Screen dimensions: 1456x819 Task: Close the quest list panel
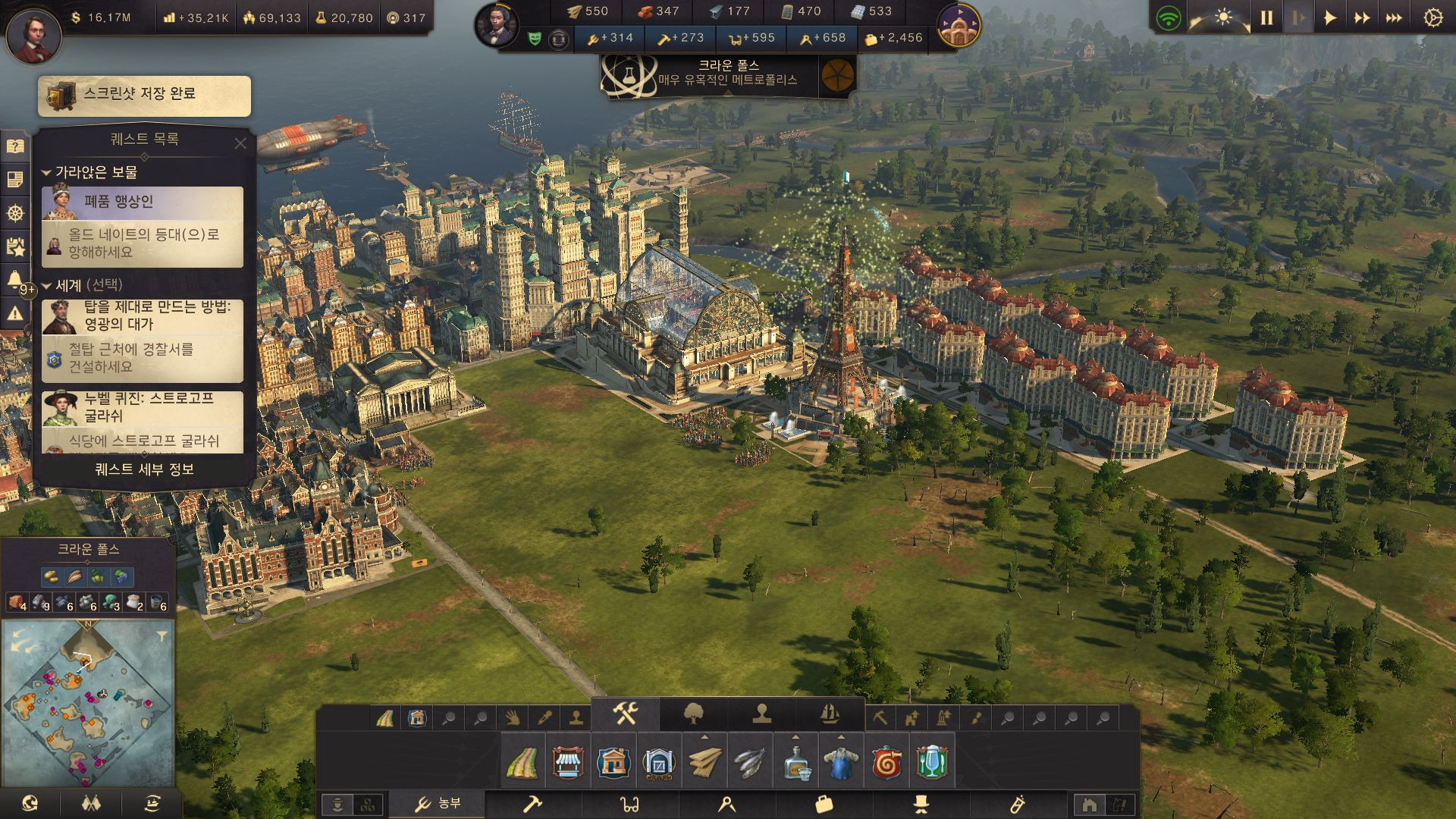pyautogui.click(x=240, y=143)
